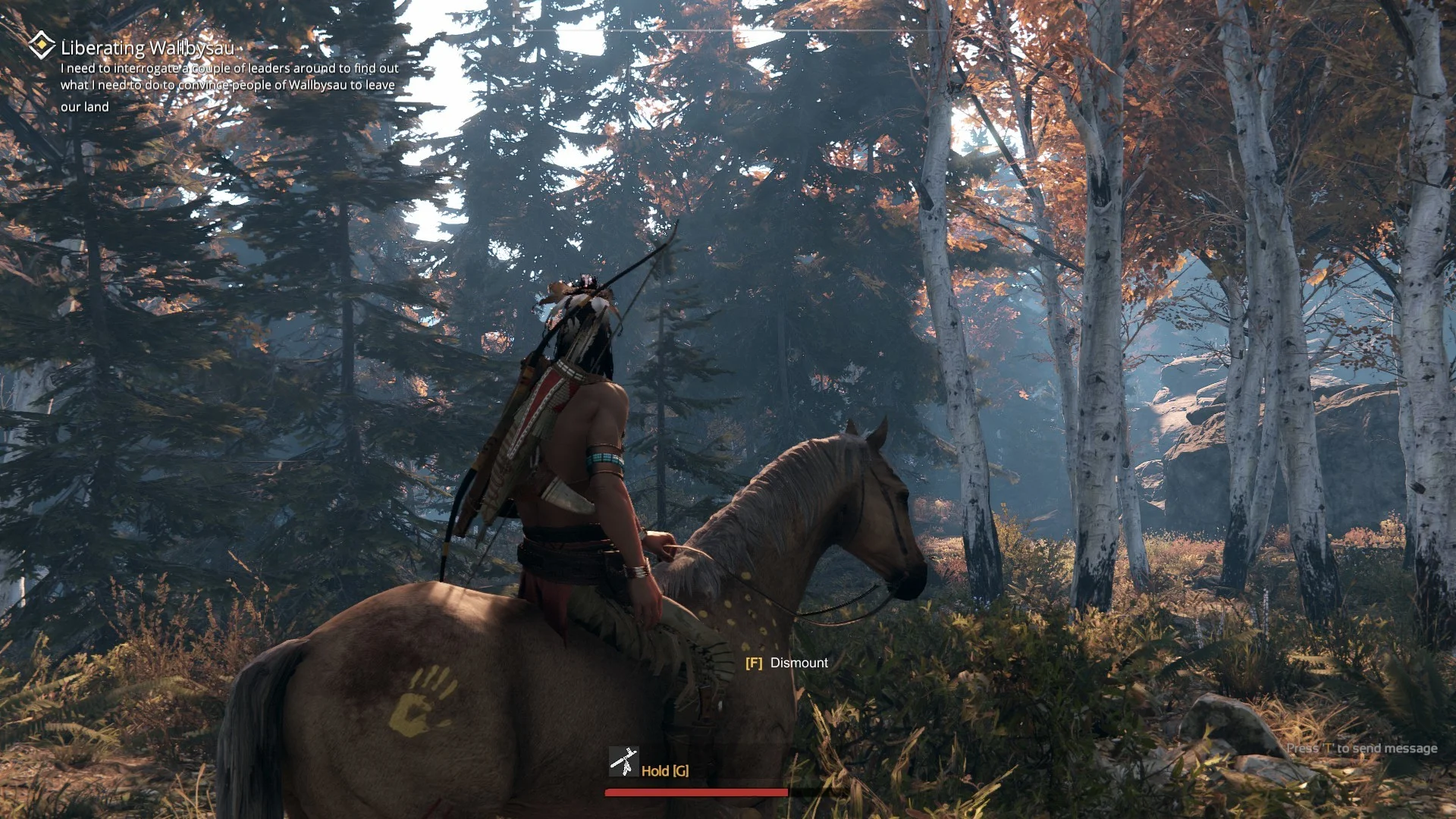1456x819 pixels.
Task: Click the quest diamond marker icon
Action: [42, 45]
